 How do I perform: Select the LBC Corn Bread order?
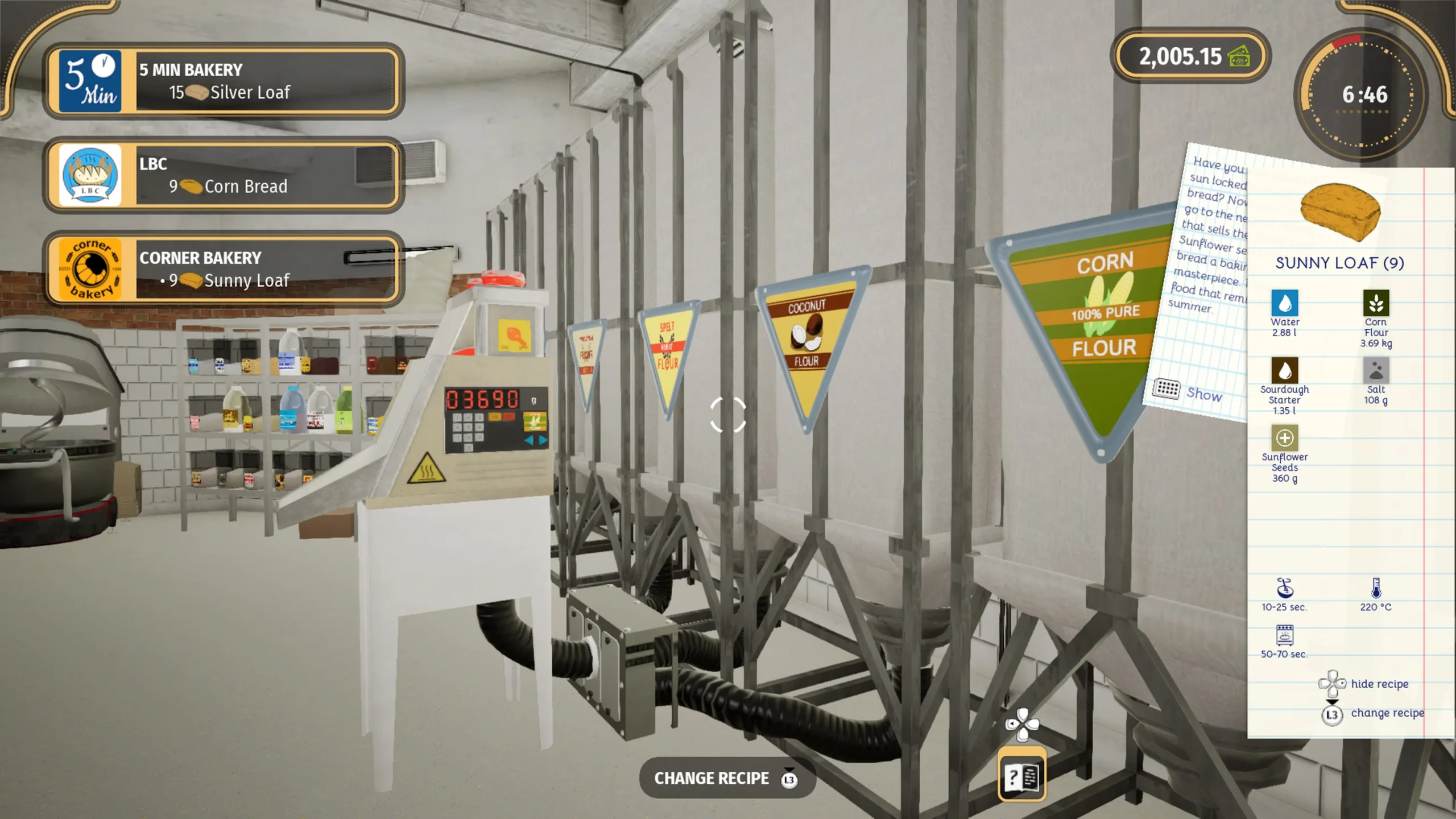pos(224,175)
